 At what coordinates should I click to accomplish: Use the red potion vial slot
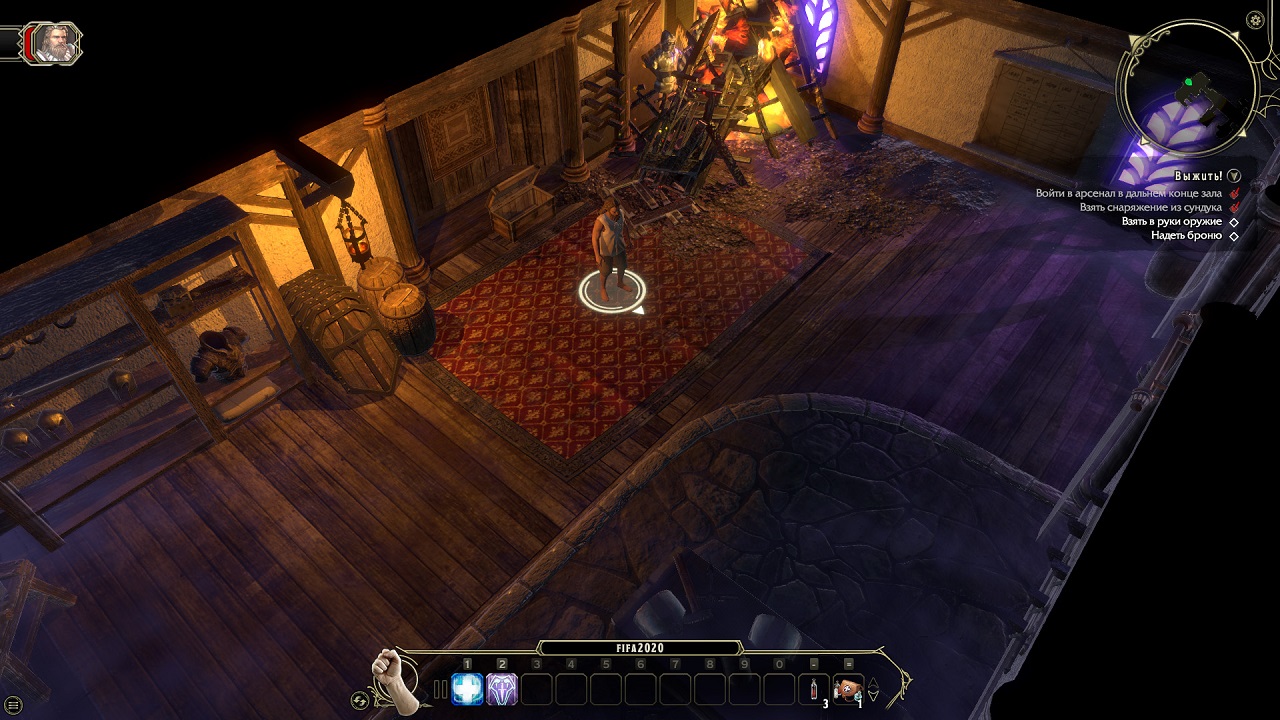pyautogui.click(x=814, y=689)
